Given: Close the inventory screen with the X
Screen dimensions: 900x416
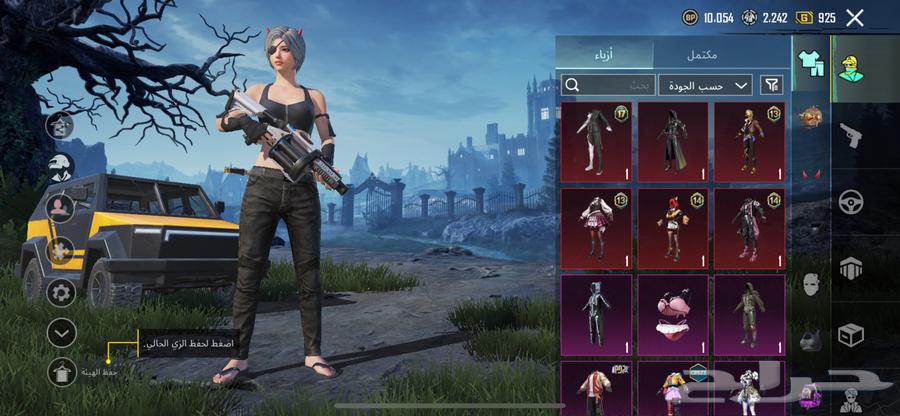Looking at the screenshot, I should pos(854,17).
